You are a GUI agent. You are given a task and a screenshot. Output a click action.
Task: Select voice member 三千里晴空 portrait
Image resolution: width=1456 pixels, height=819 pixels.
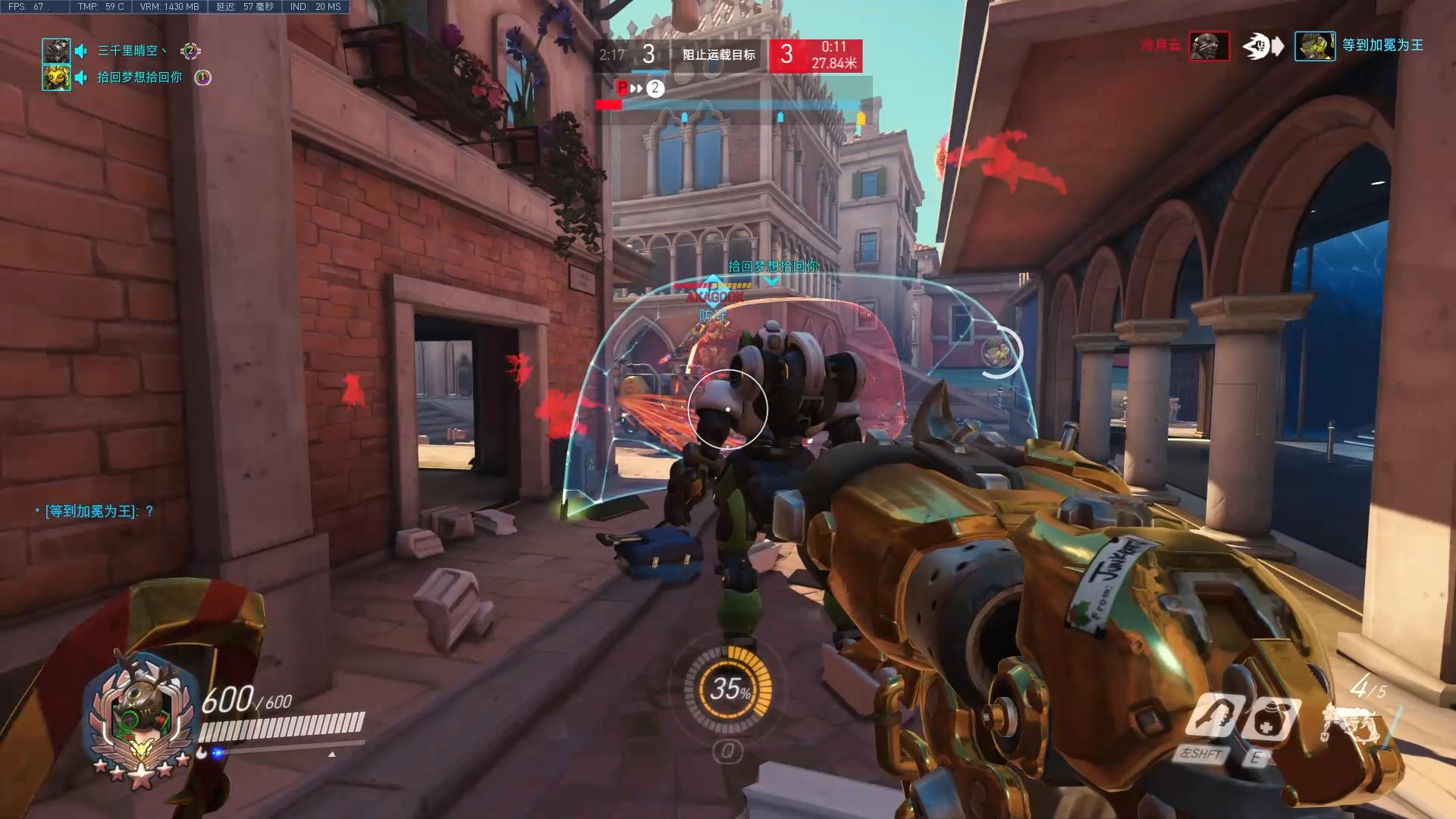(x=56, y=51)
